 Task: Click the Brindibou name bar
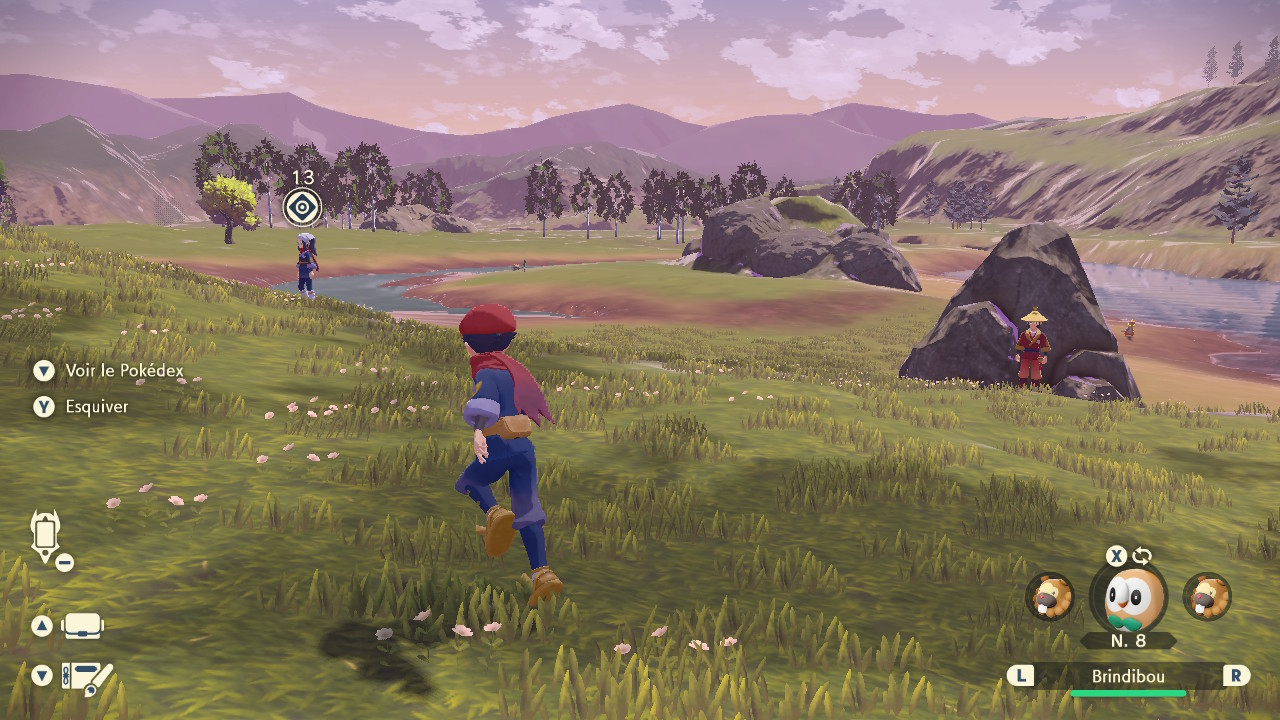(x=1127, y=677)
